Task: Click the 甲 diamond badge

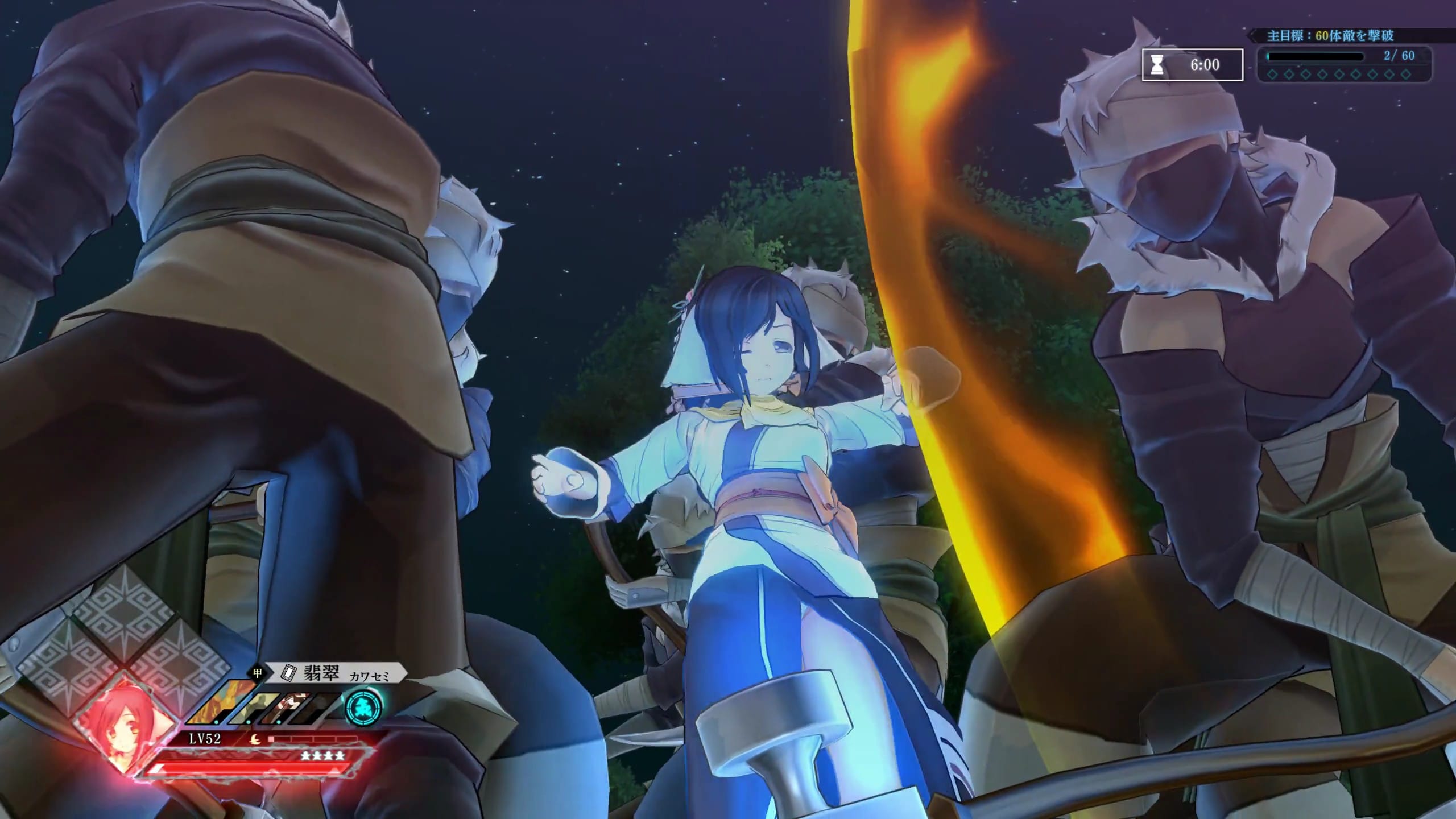Action: 258,673
